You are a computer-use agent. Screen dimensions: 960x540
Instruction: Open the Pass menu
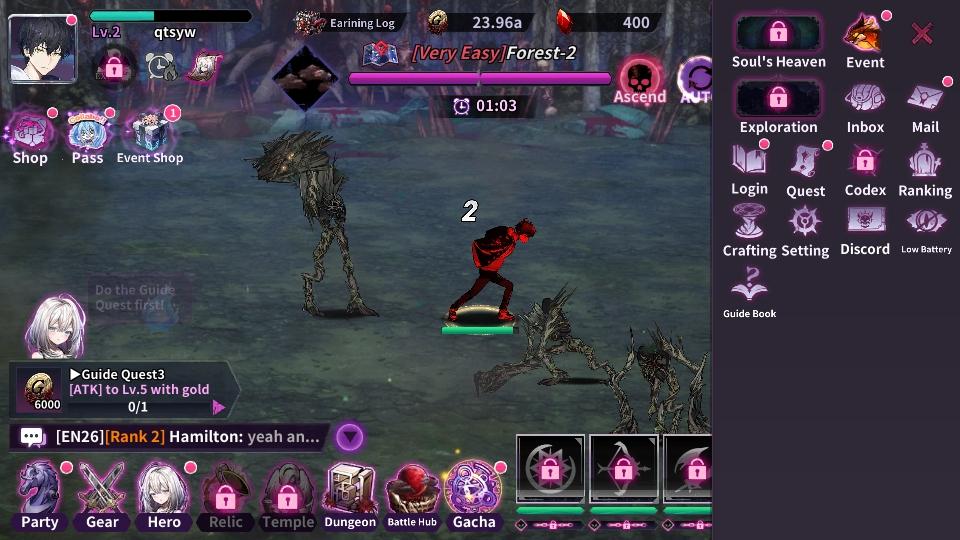[x=88, y=138]
